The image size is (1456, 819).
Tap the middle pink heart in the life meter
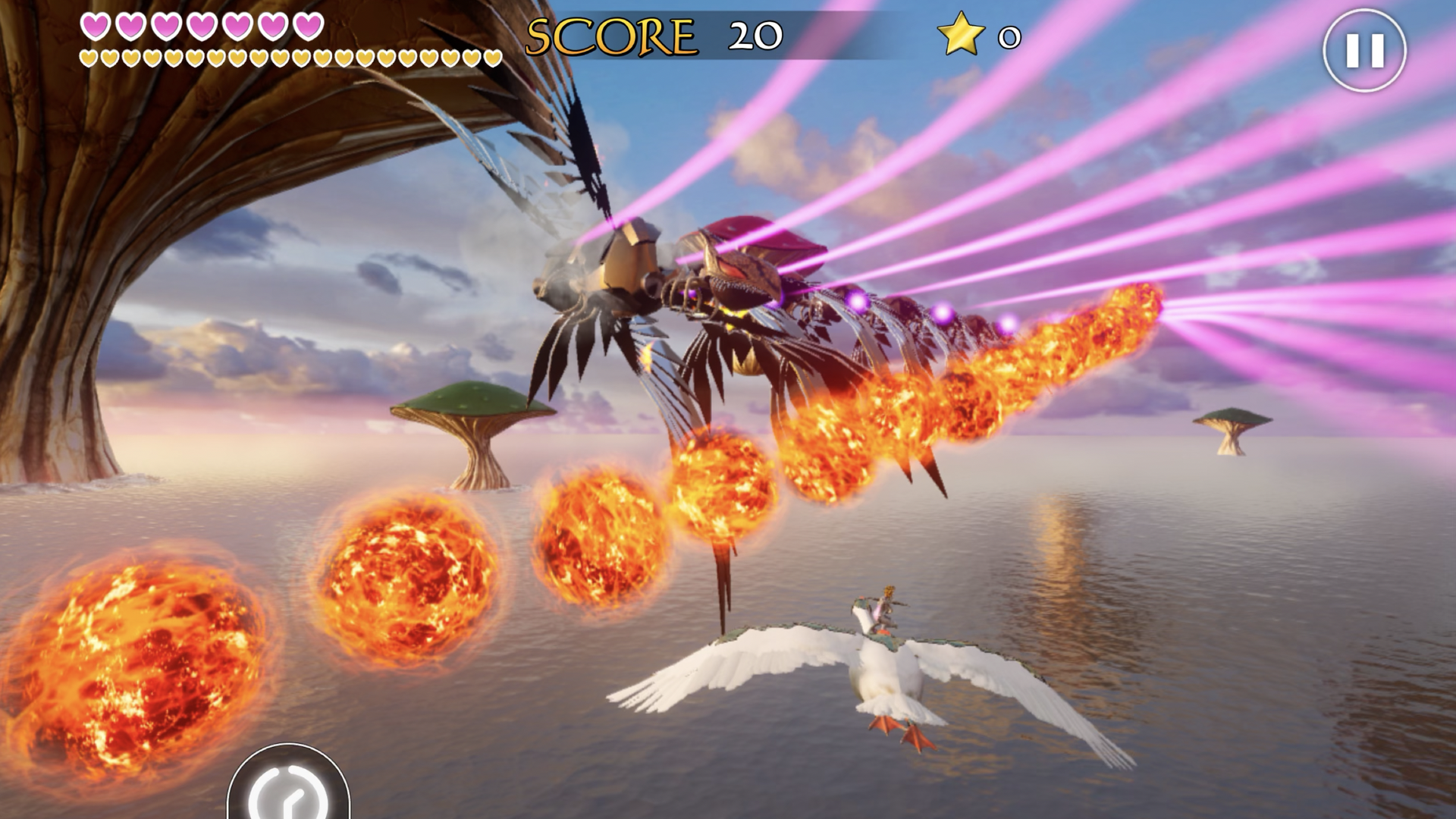(199, 25)
